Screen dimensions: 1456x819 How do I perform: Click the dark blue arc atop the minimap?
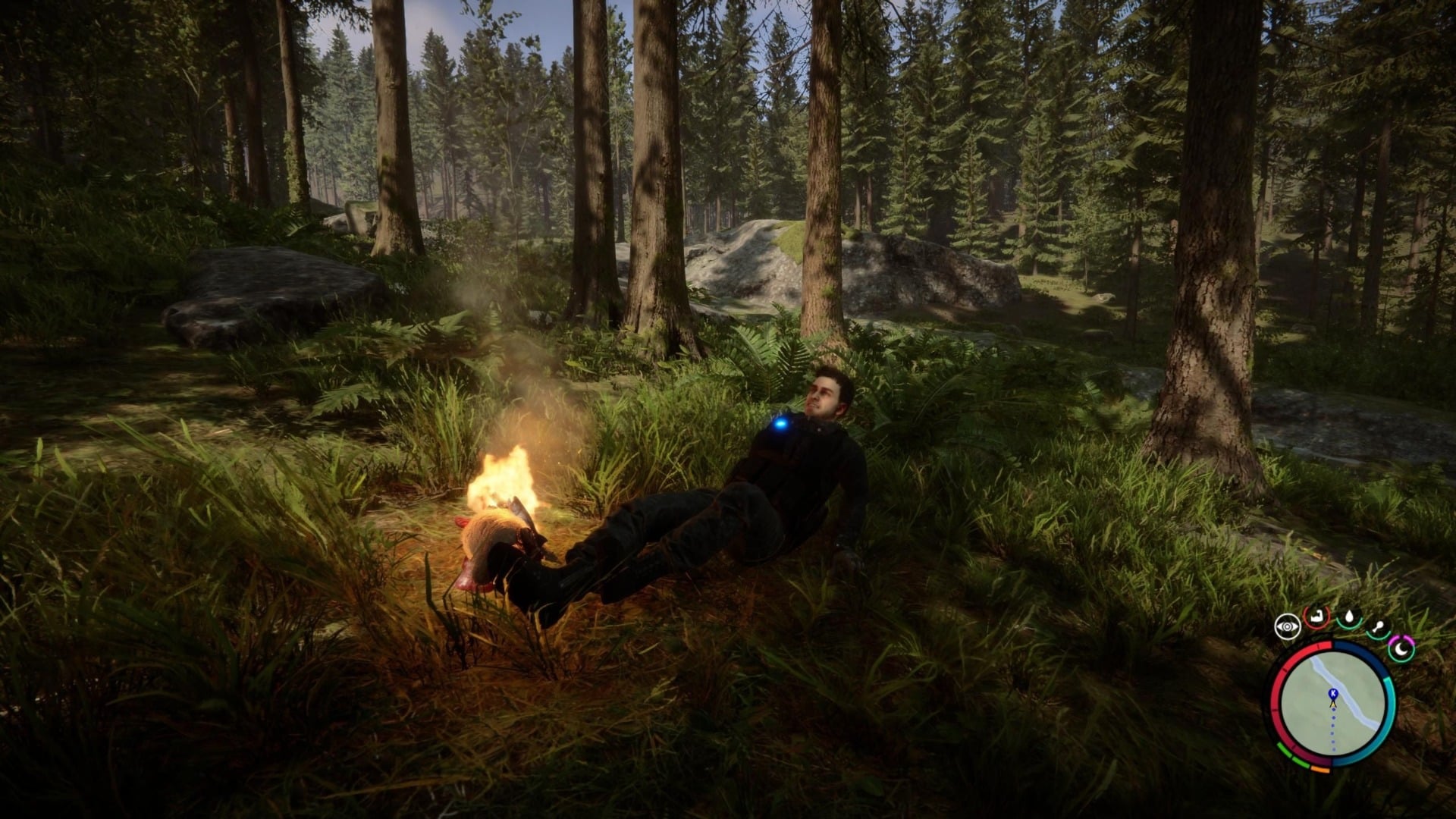click(1356, 651)
